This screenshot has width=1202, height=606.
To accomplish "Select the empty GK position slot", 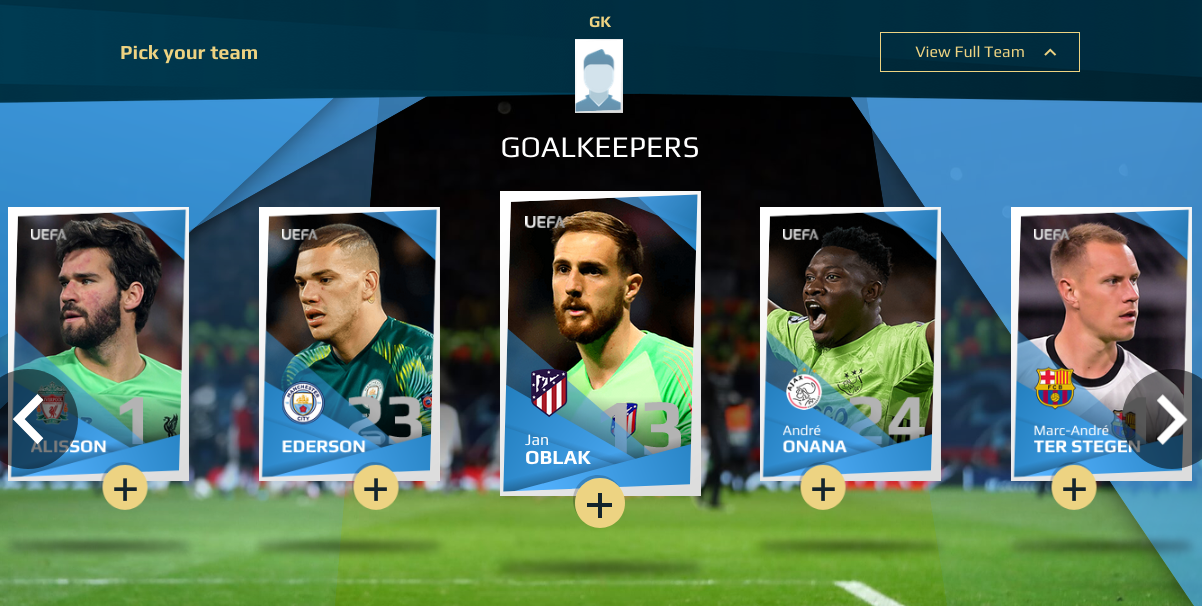I will (599, 76).
